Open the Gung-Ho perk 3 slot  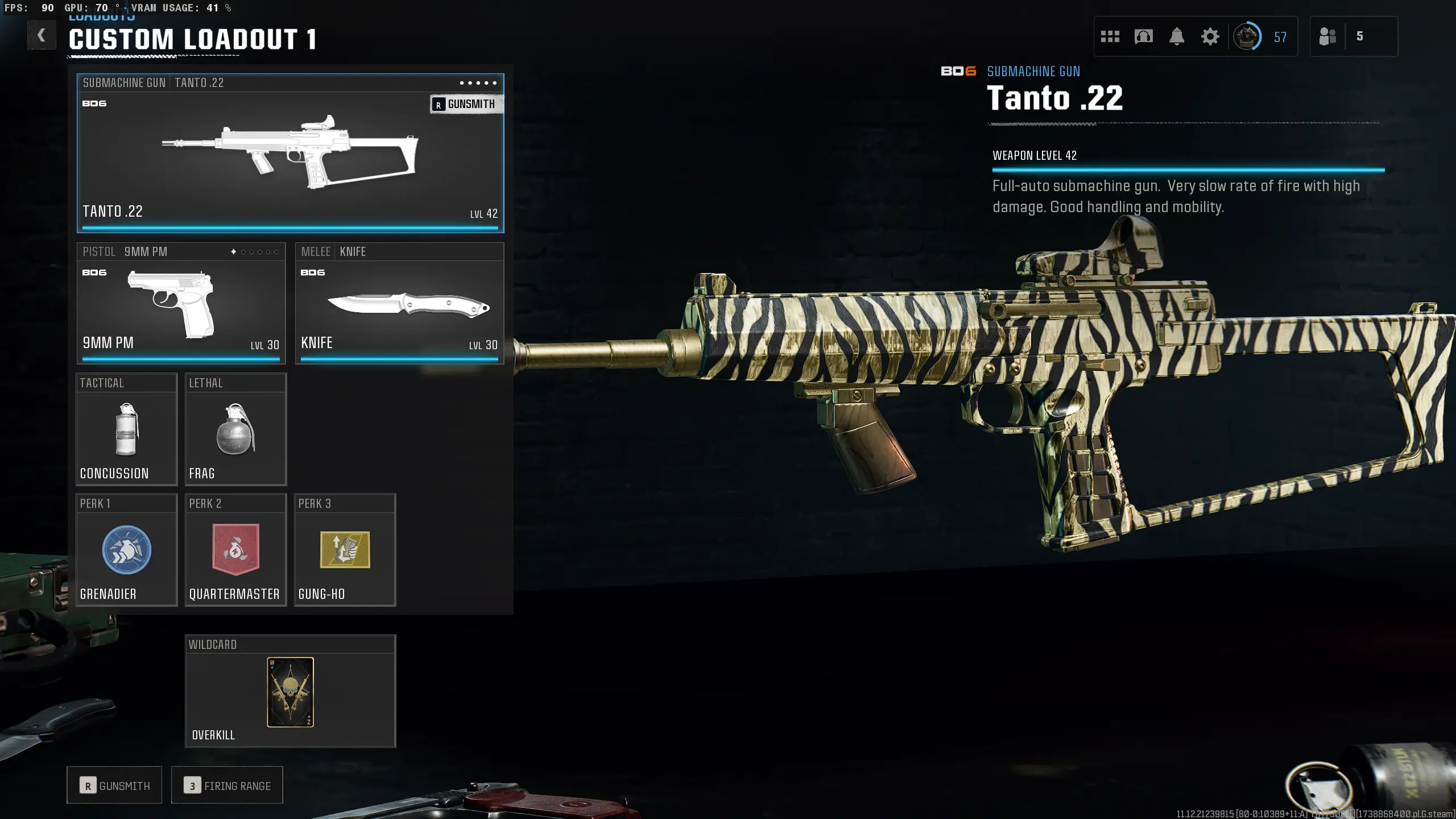[x=345, y=550]
